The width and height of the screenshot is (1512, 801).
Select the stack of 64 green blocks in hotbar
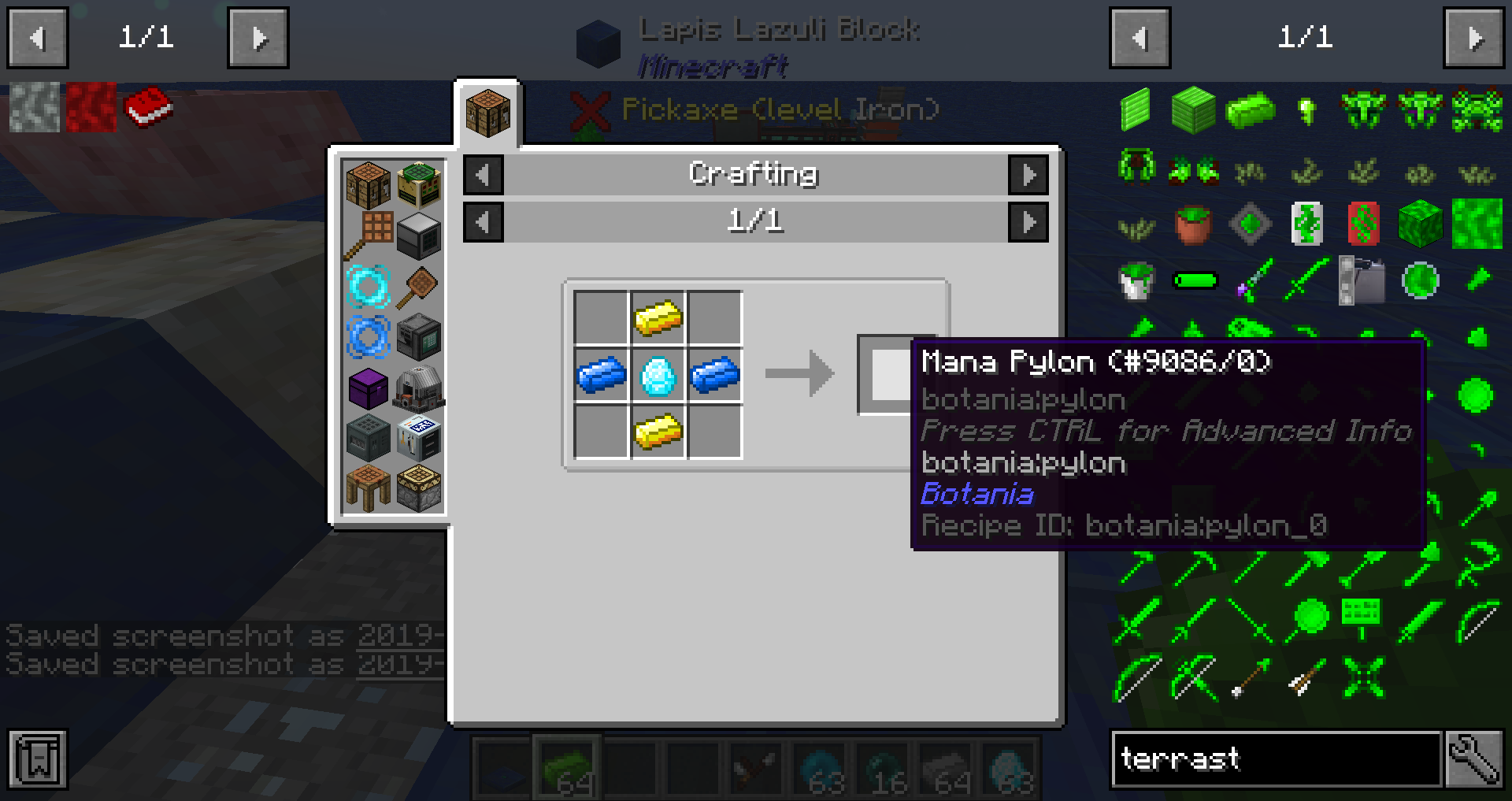tap(564, 769)
